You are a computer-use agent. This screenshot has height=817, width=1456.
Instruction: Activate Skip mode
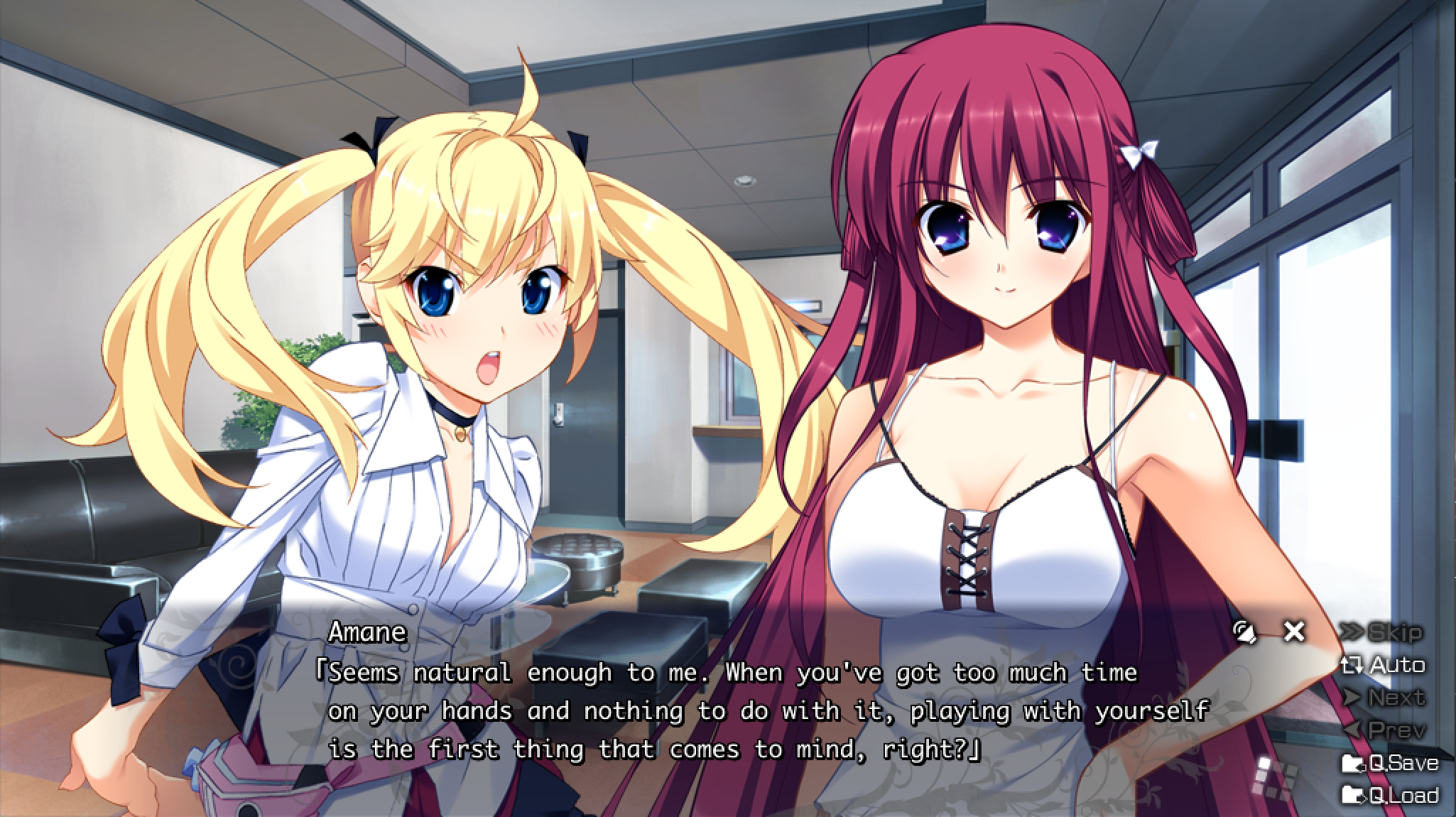[1381, 632]
